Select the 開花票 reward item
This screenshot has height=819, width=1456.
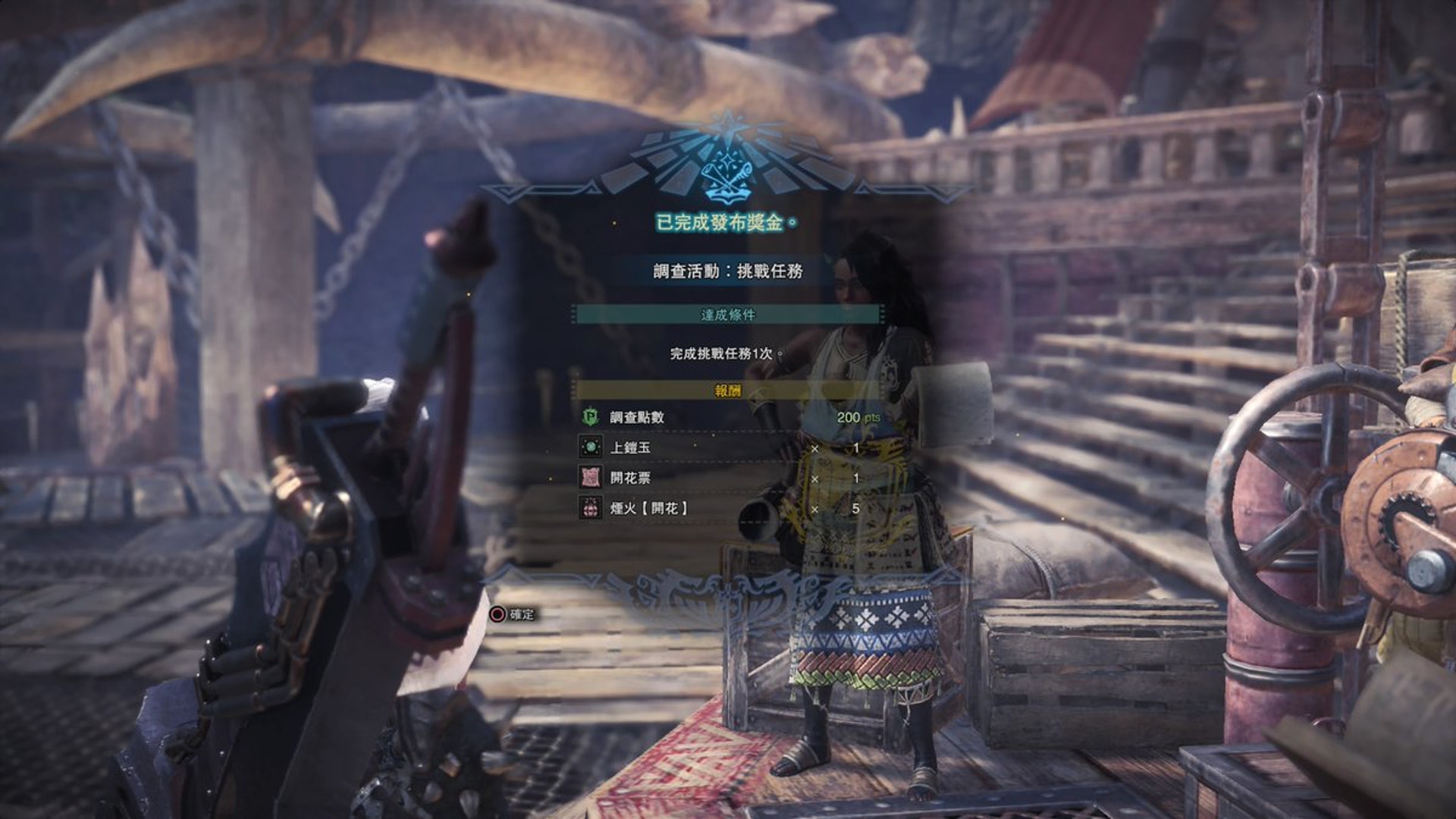[630, 478]
